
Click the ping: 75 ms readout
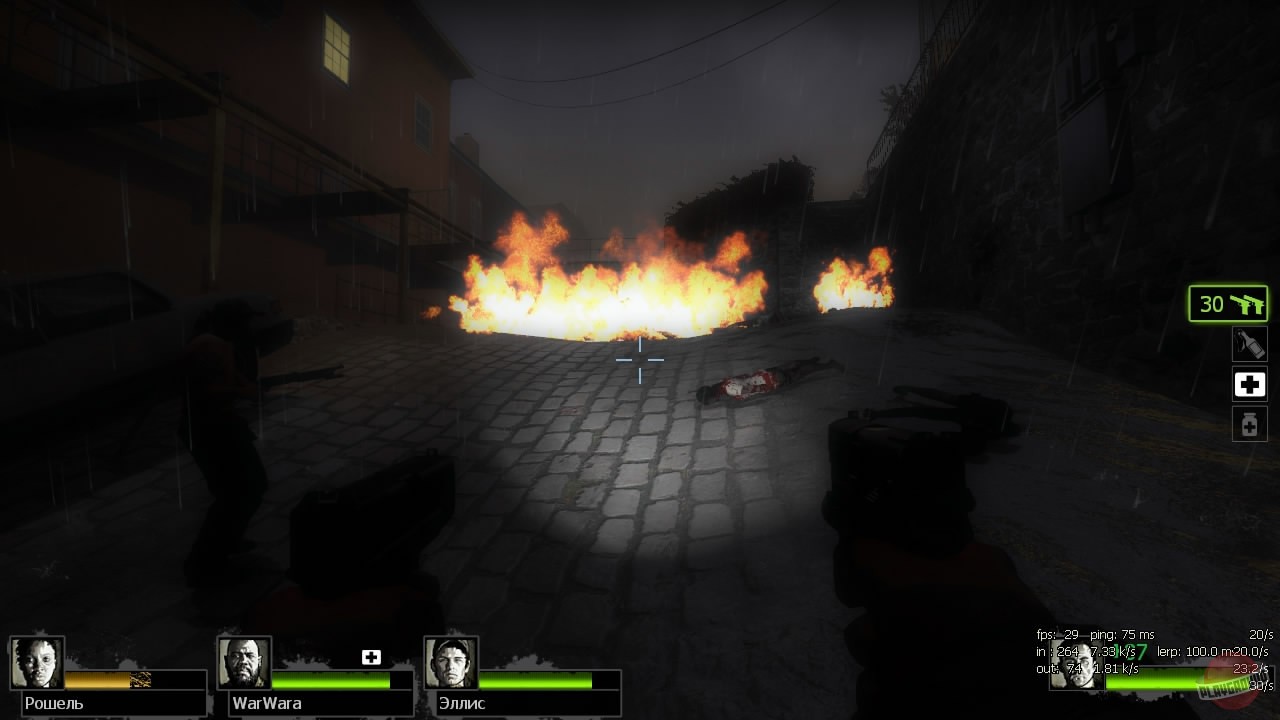click(1120, 634)
